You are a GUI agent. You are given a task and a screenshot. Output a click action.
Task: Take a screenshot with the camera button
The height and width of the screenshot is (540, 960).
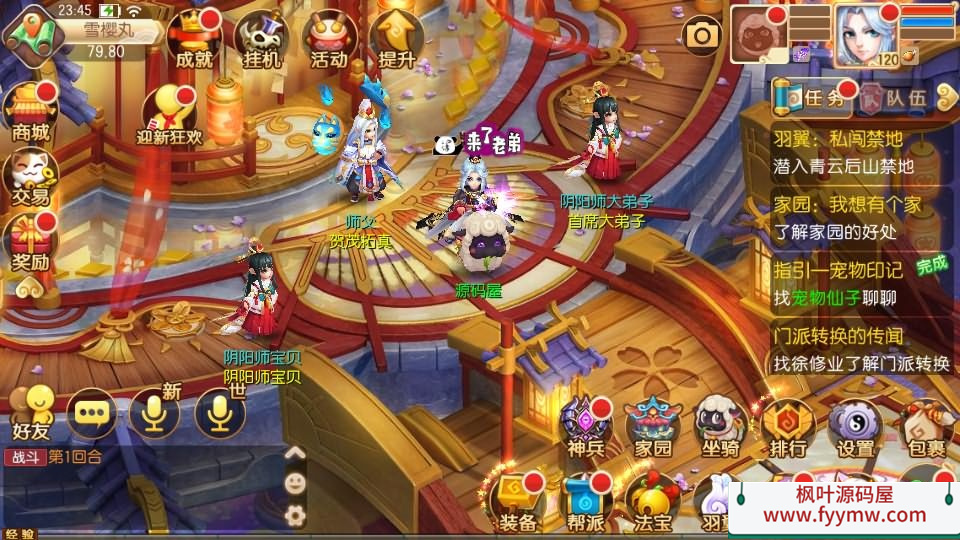coord(702,37)
